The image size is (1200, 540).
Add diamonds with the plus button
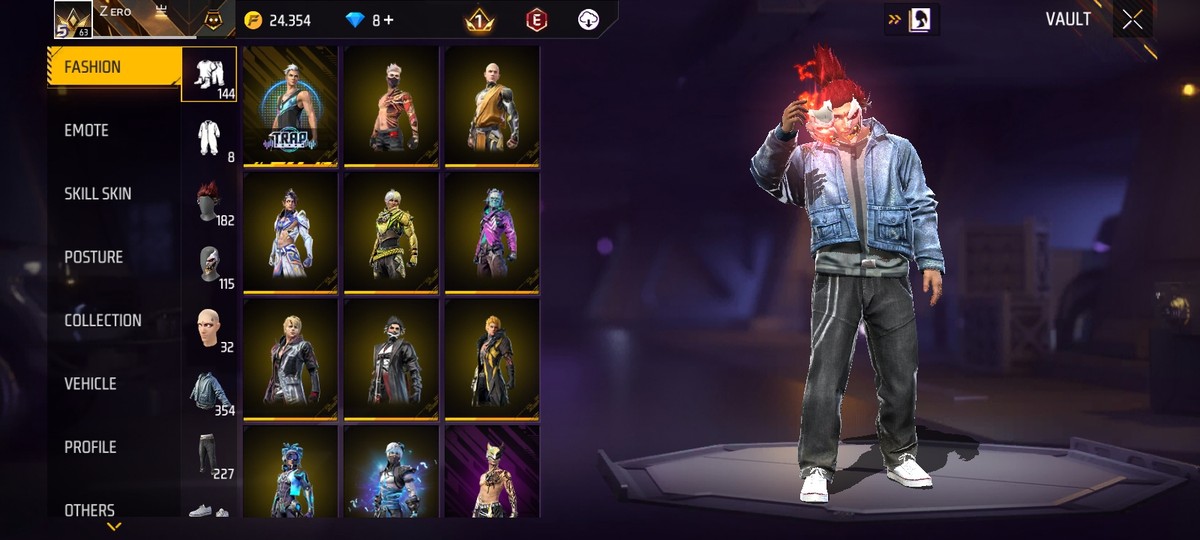coord(388,20)
